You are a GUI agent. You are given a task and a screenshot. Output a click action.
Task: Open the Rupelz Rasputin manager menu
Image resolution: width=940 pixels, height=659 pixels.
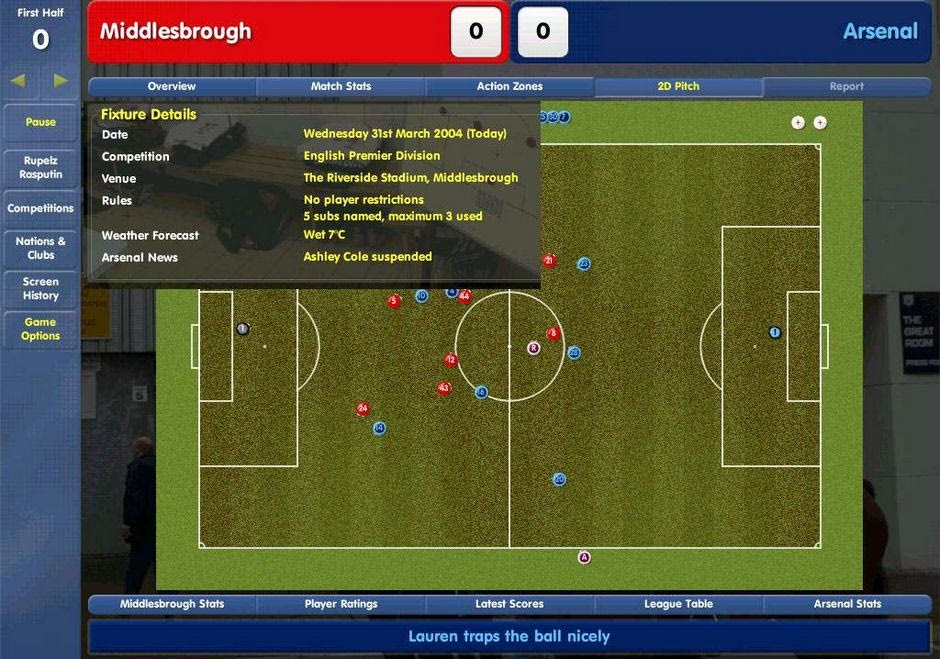[x=41, y=167]
